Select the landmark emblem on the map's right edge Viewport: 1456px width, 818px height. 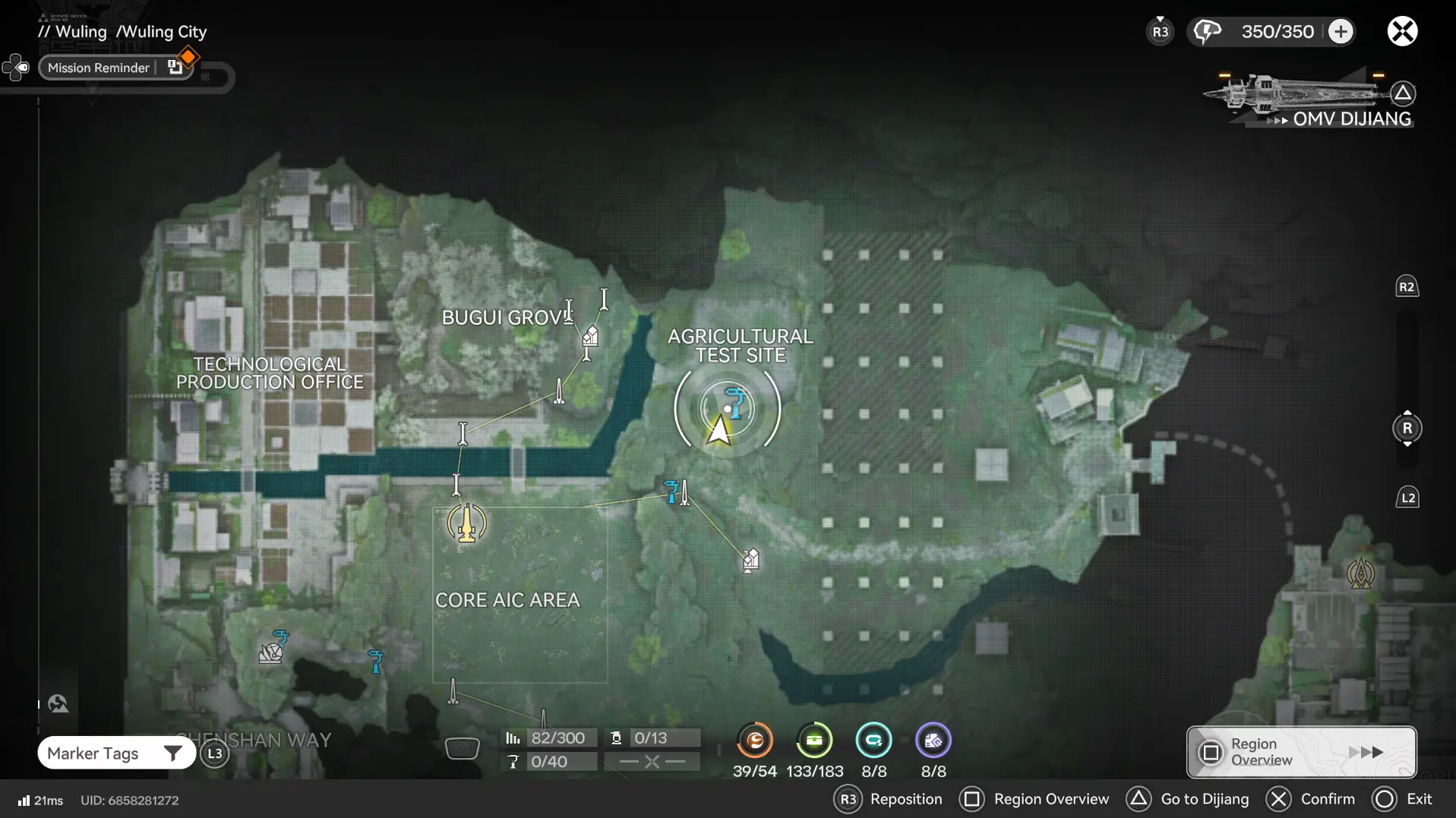pyautogui.click(x=1363, y=573)
